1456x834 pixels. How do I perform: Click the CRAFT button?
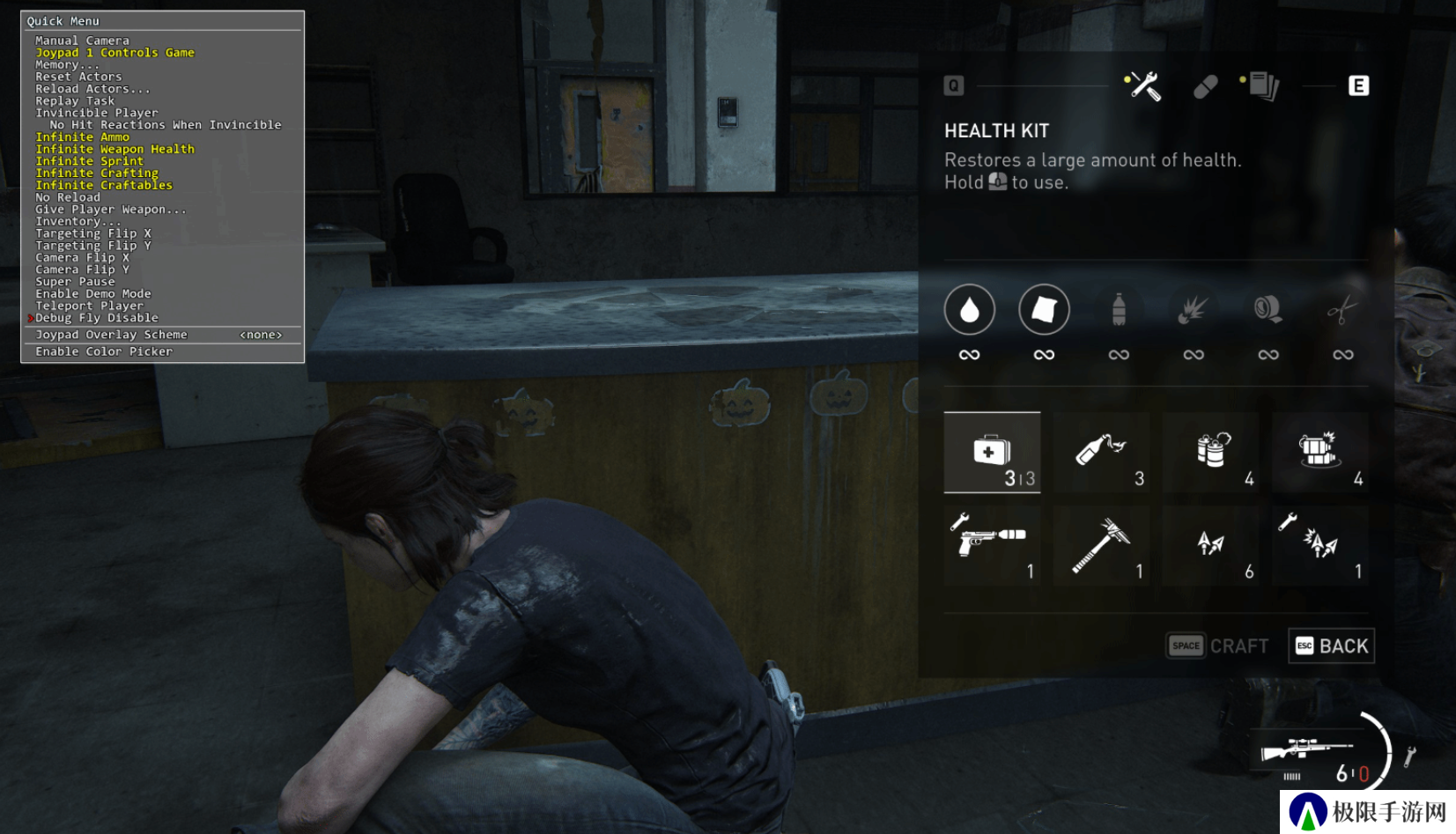[x=1218, y=646]
